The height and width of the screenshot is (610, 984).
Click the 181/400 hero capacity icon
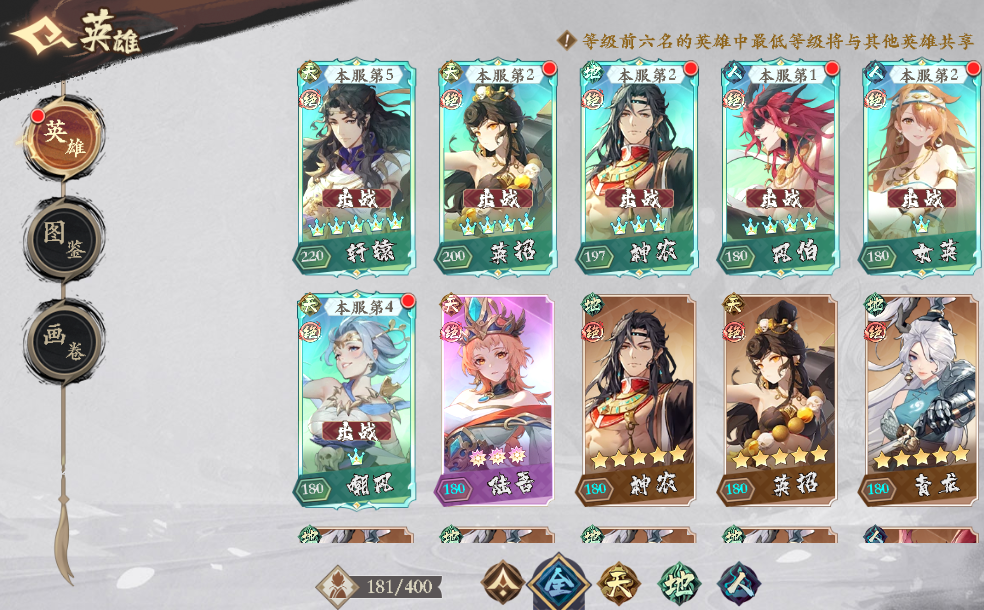pos(337,587)
